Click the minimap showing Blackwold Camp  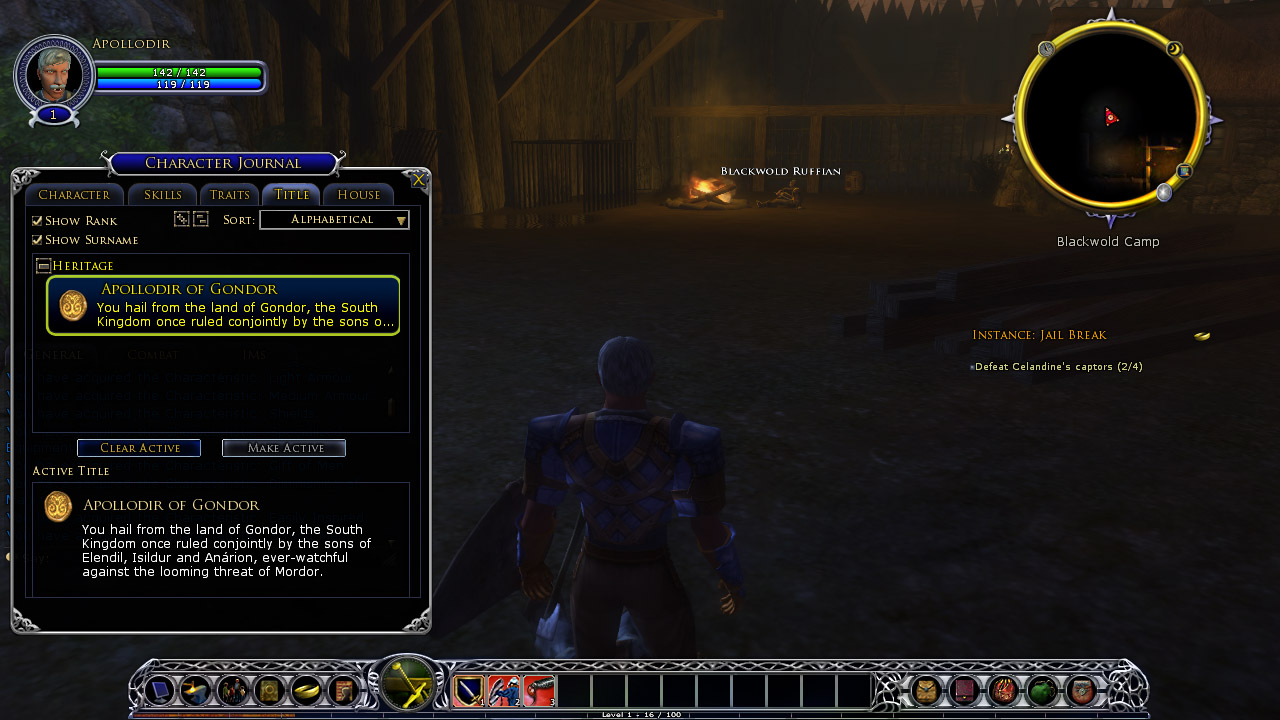coord(1109,119)
